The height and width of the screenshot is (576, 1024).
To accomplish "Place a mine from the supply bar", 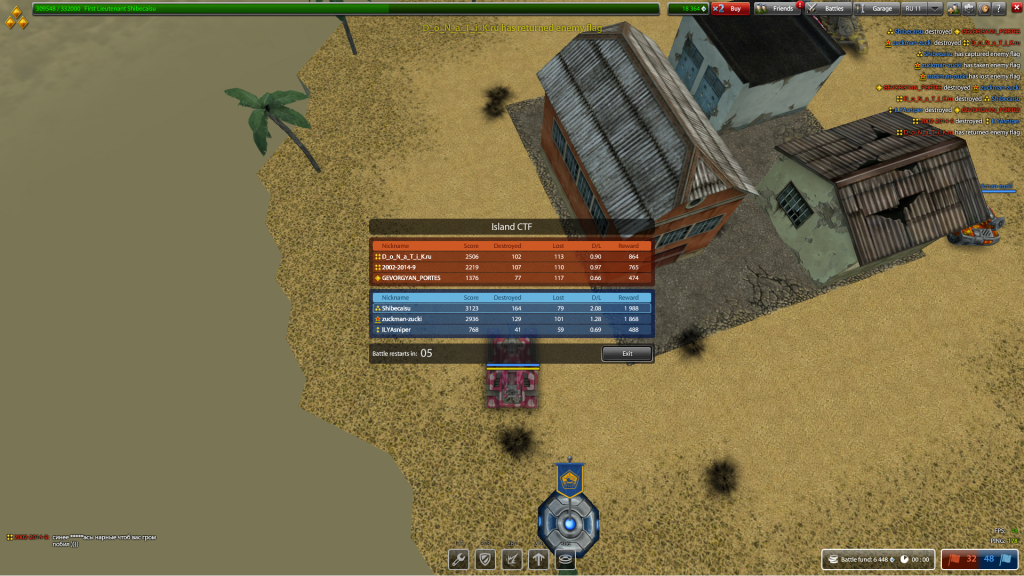I will 566,560.
